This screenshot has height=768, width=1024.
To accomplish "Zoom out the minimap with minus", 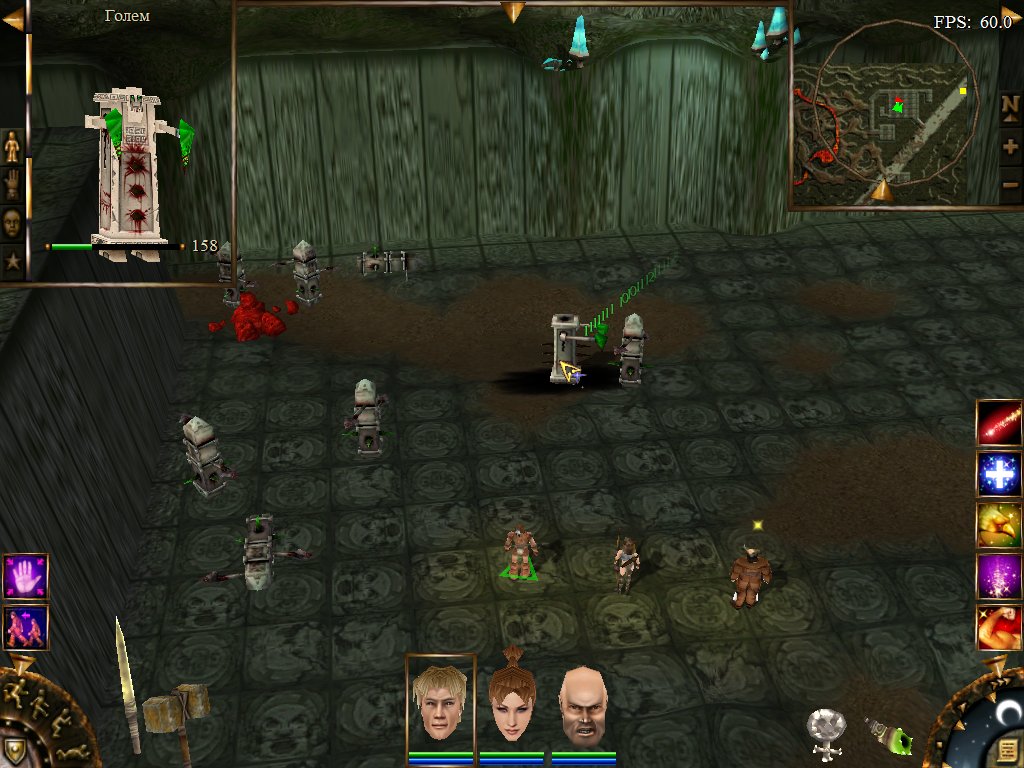I will tap(1010, 185).
